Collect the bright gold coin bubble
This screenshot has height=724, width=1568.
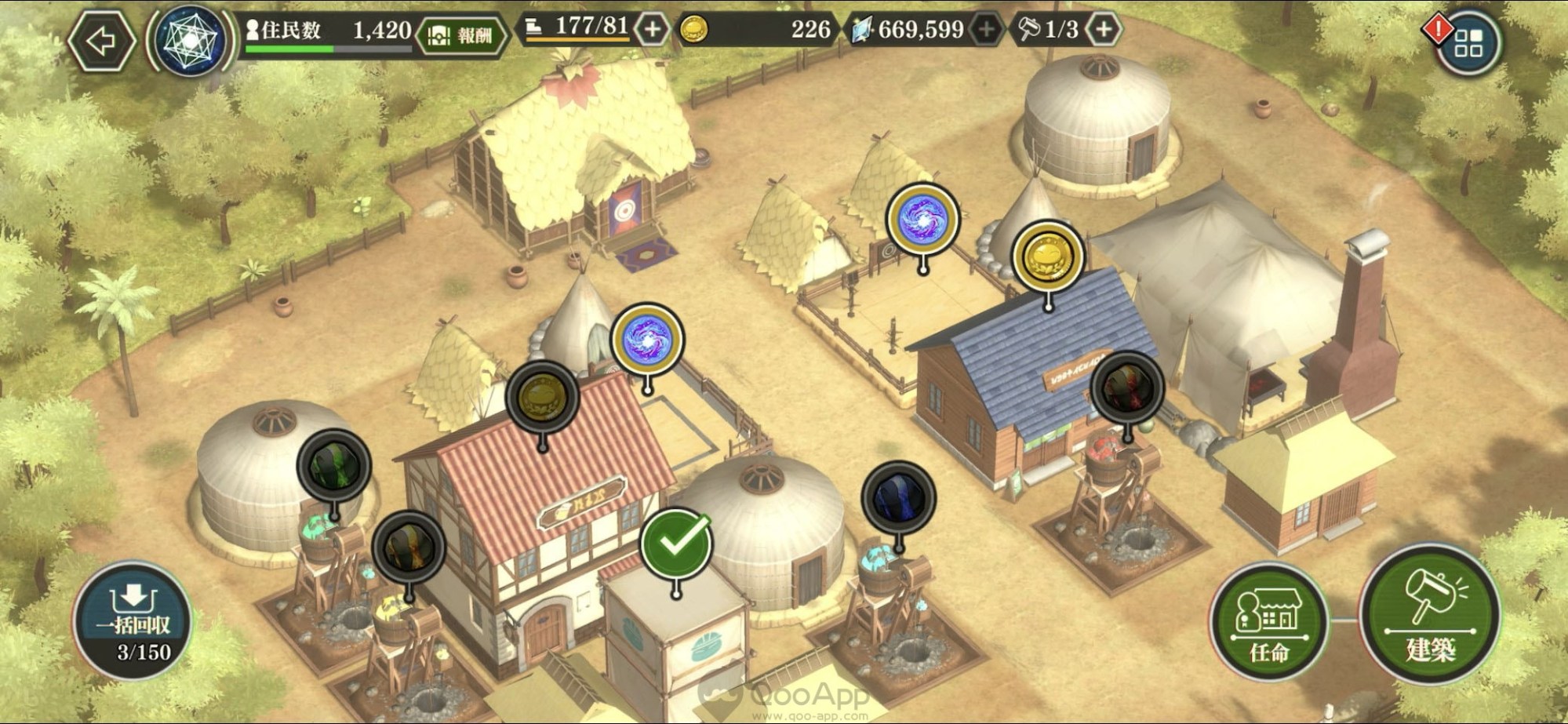click(x=1048, y=256)
